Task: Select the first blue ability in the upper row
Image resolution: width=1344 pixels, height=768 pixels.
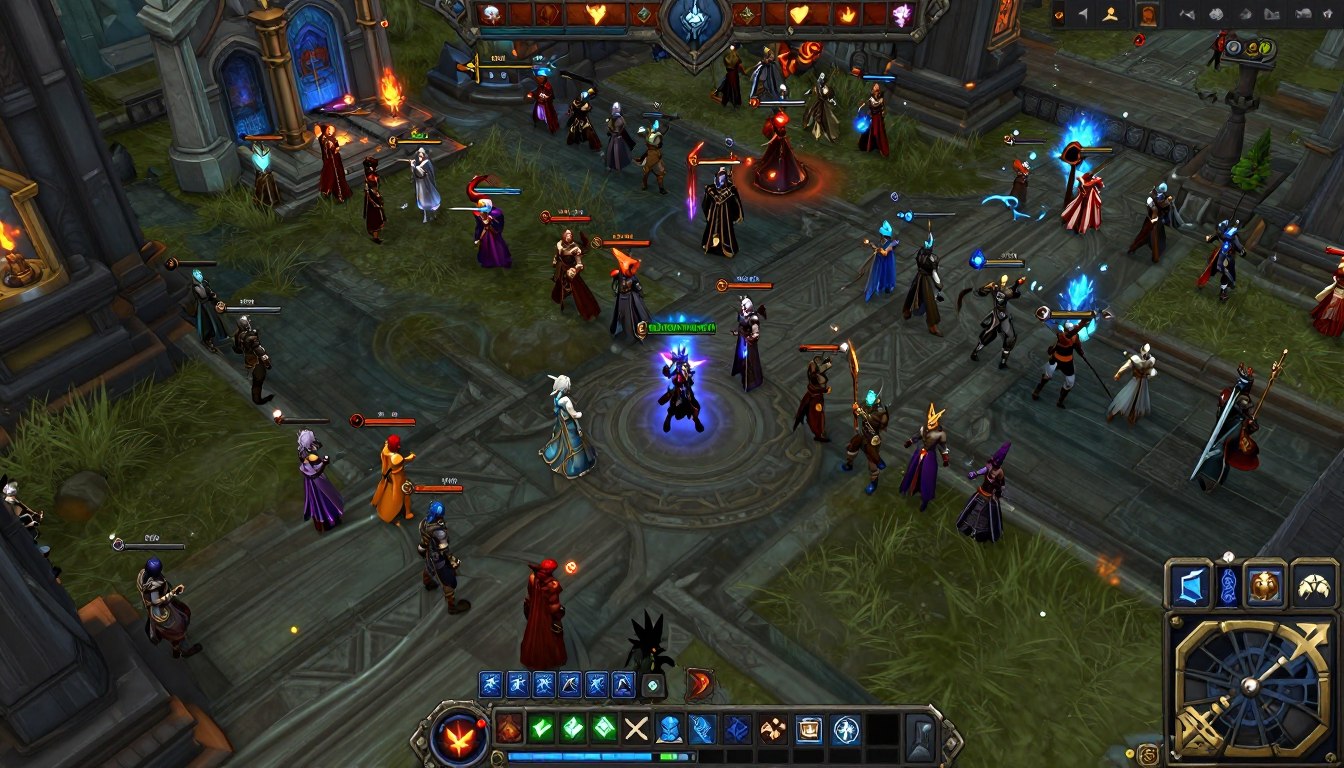Action: 489,684
